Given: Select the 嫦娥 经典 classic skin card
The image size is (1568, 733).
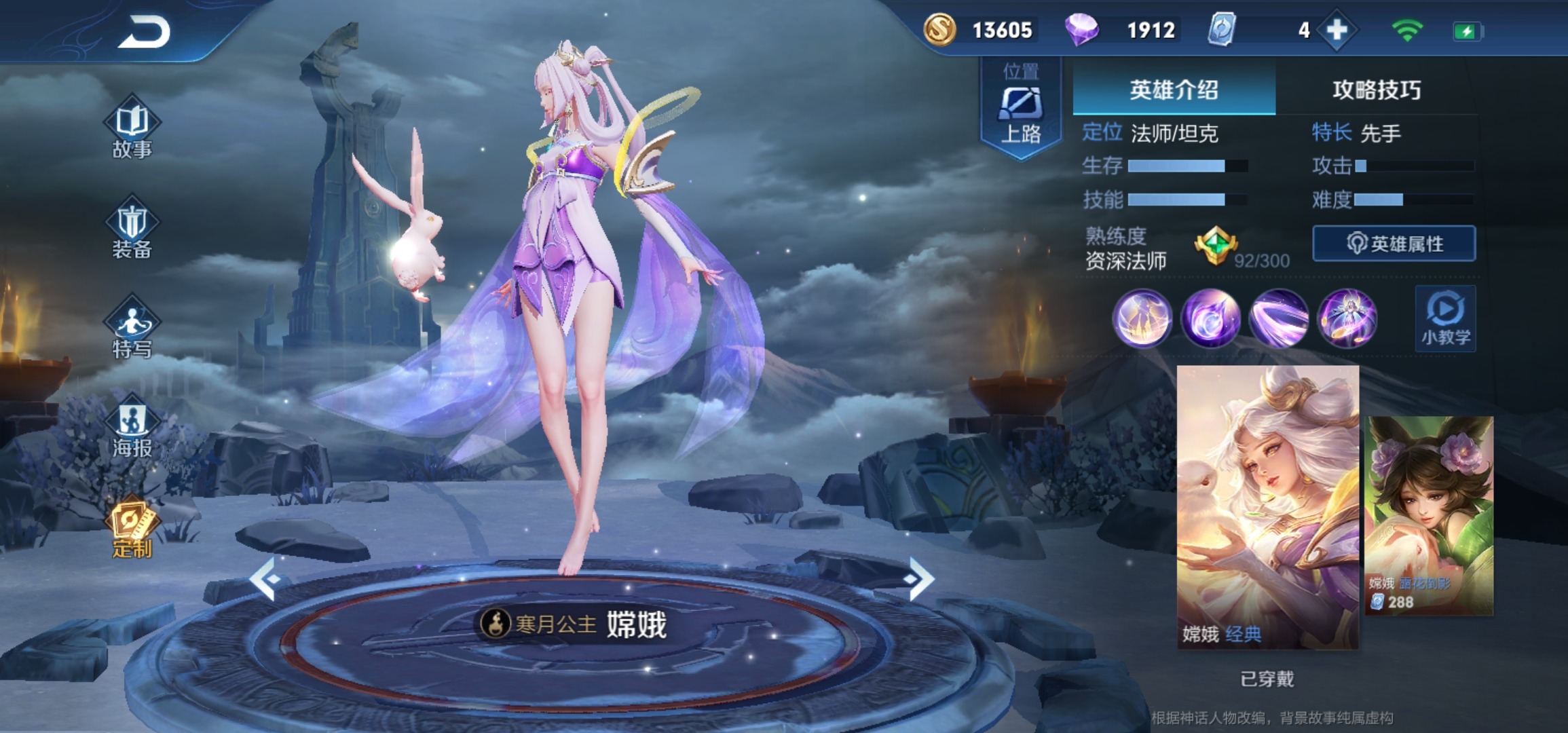Looking at the screenshot, I should click(x=1267, y=507).
